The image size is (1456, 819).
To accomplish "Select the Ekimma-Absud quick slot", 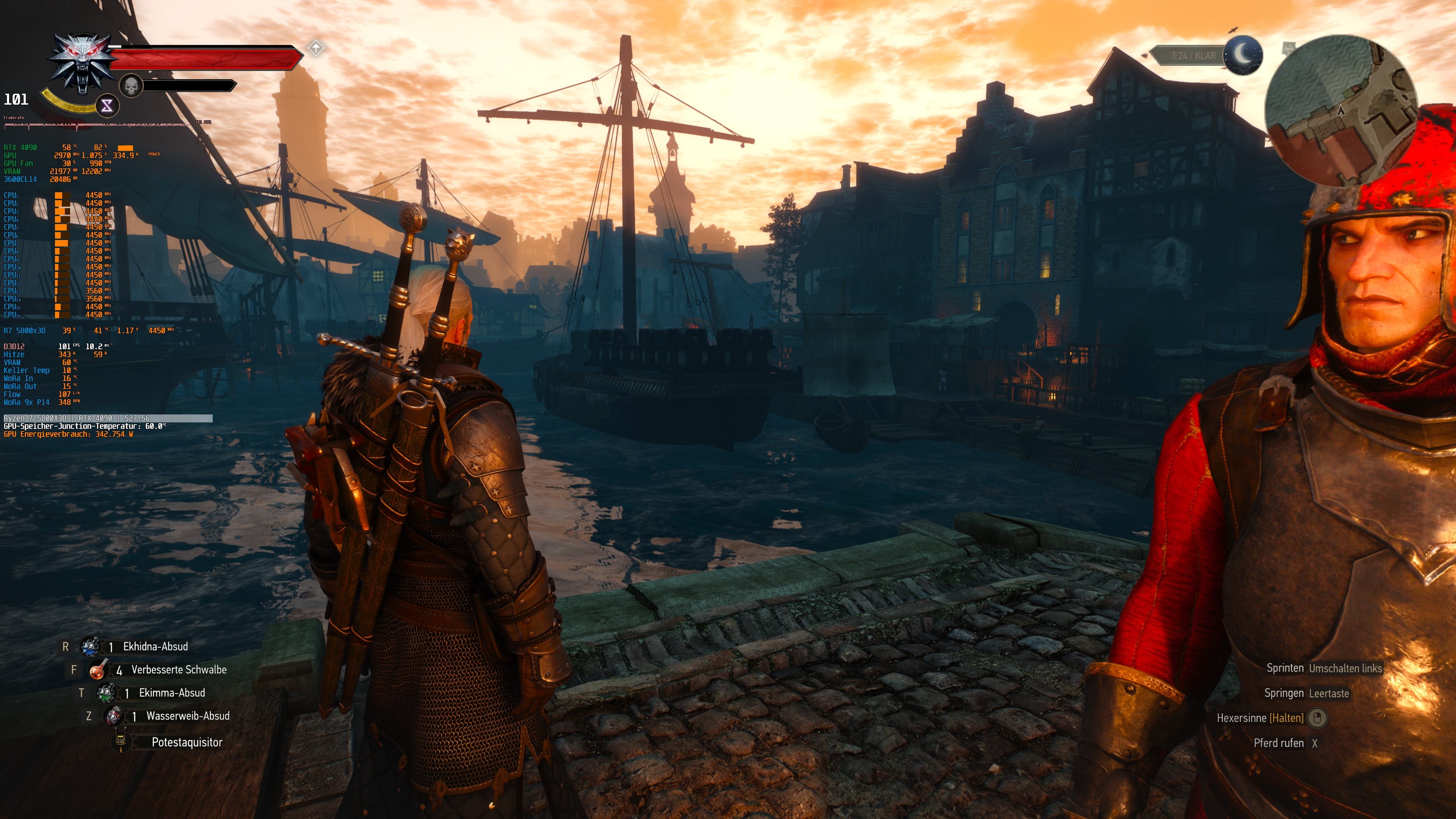I will coord(106,693).
